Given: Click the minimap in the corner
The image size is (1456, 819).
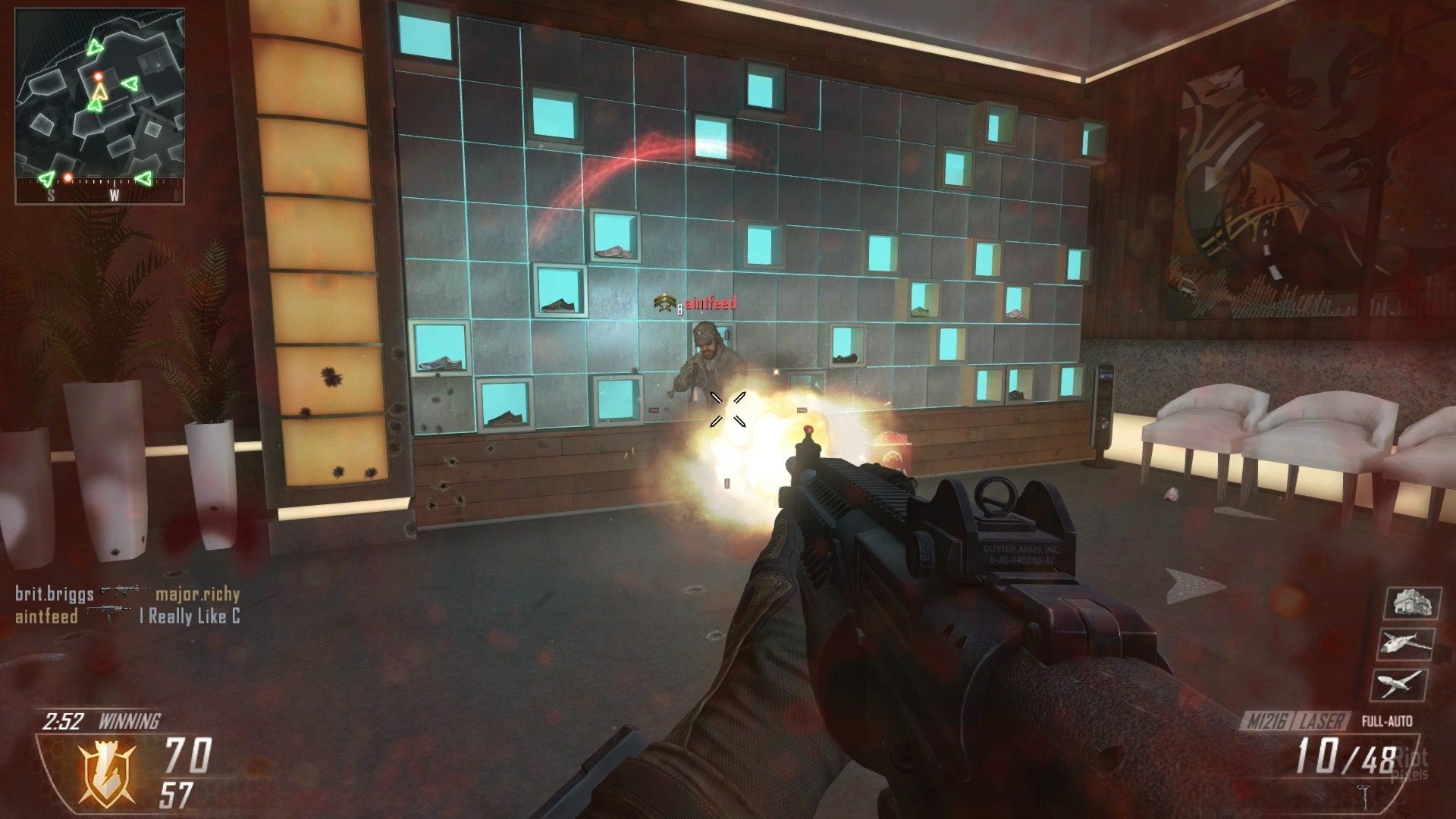Looking at the screenshot, I should pos(99,106).
